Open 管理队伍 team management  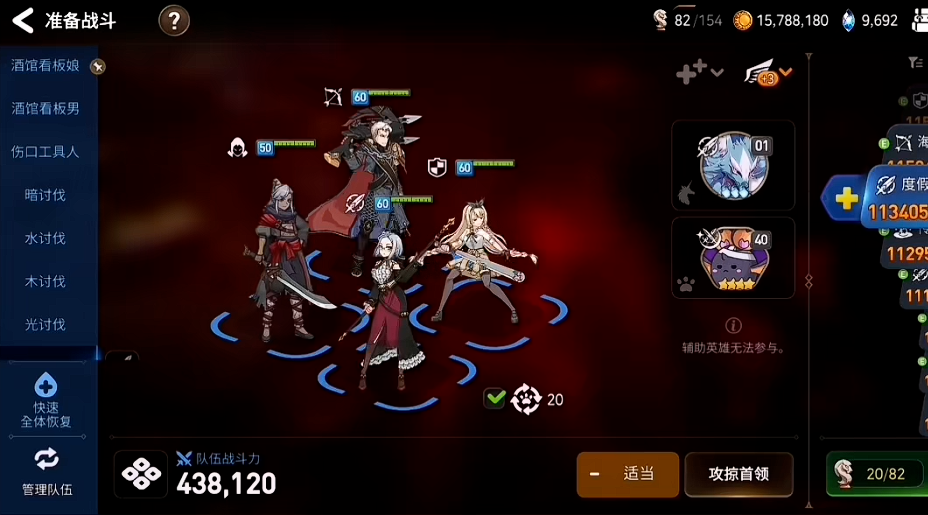pos(46,472)
